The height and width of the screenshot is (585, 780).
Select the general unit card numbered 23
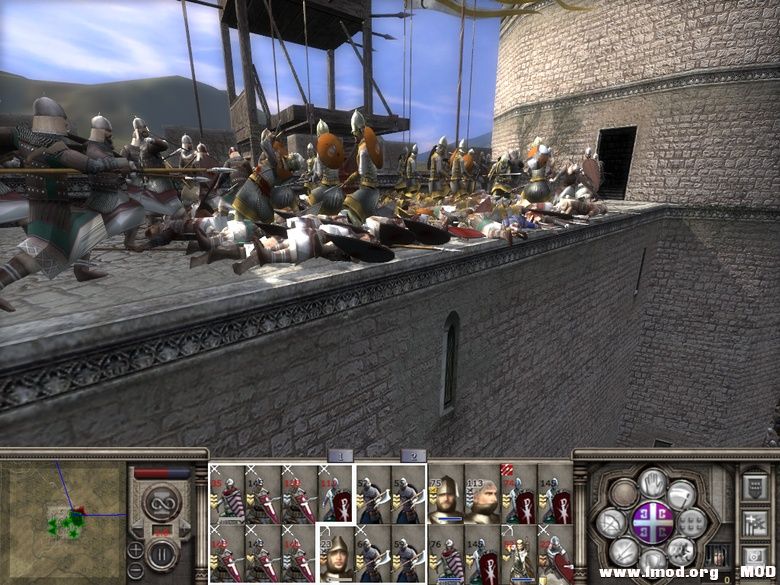click(x=336, y=554)
